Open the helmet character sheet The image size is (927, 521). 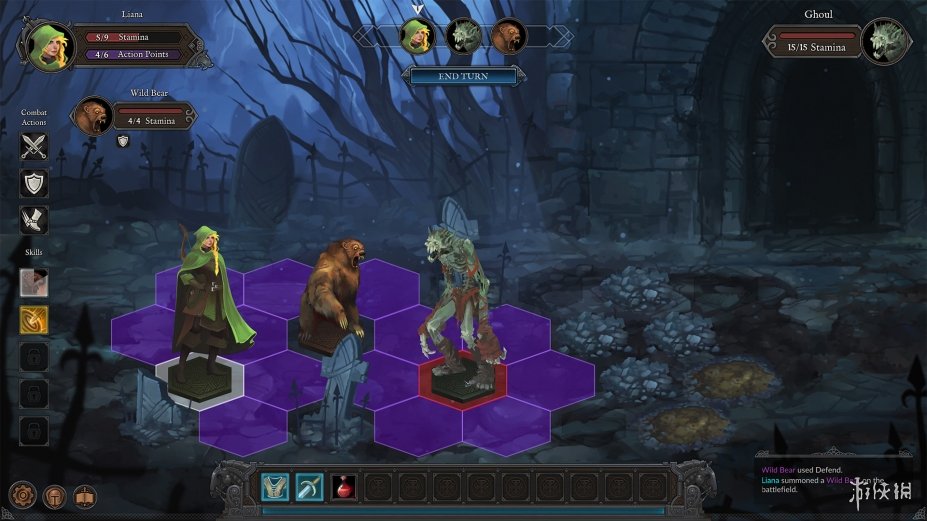54,495
